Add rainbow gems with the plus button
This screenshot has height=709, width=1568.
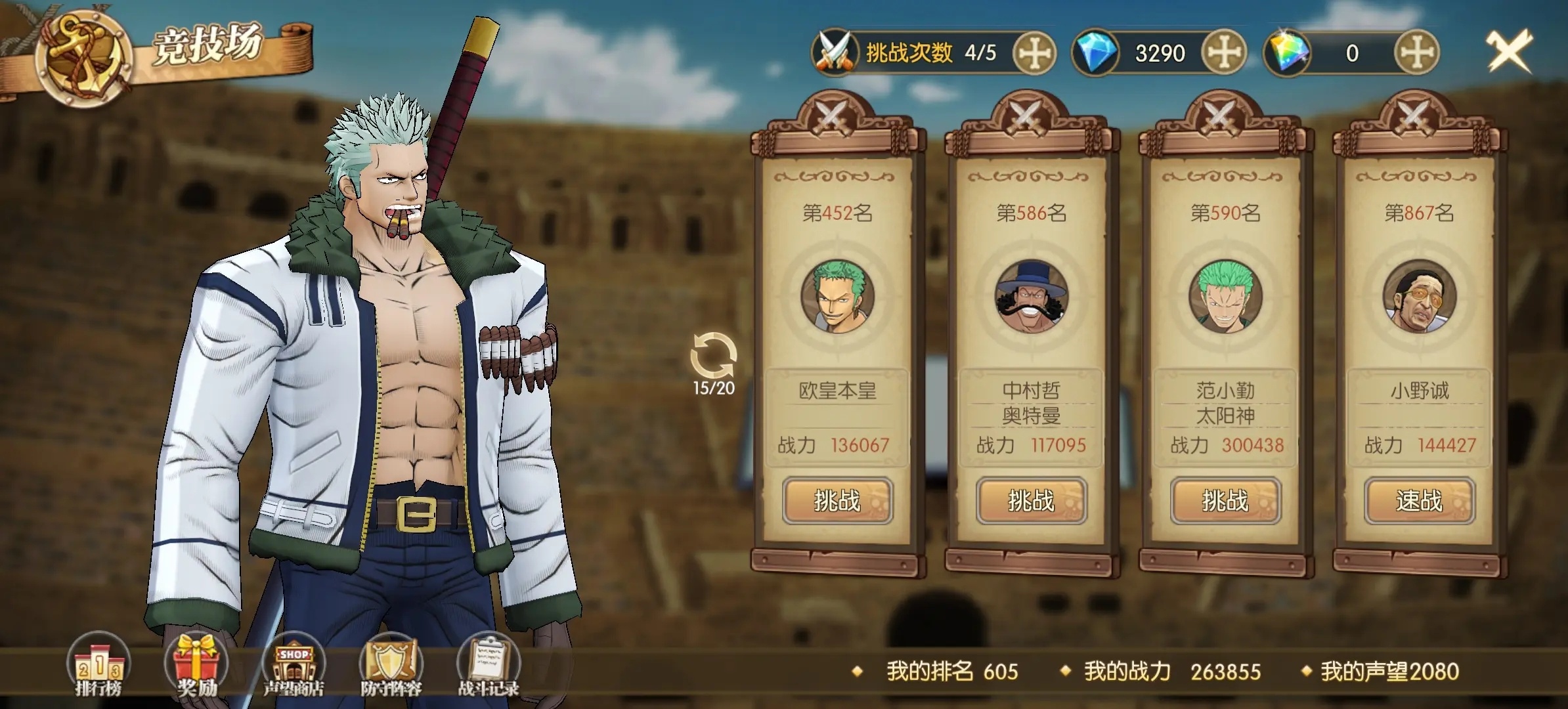1416,53
